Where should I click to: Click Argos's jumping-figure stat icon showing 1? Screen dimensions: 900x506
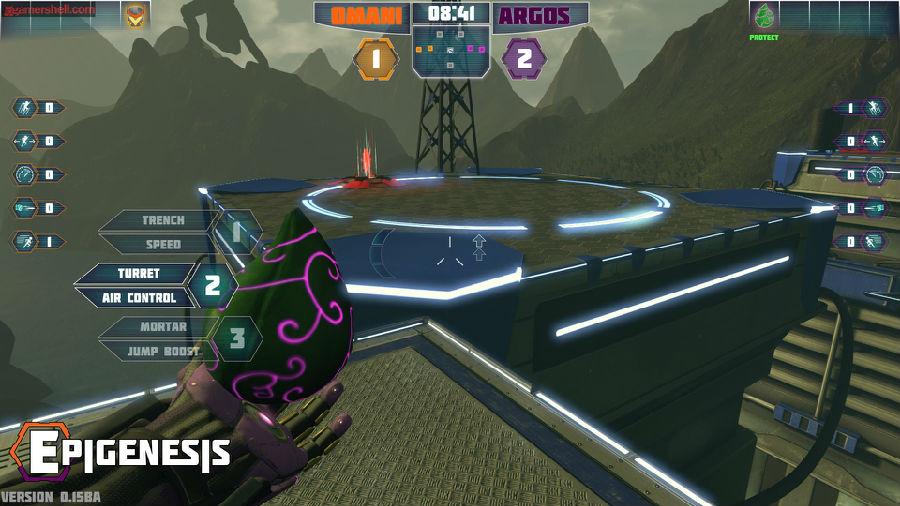[x=875, y=108]
